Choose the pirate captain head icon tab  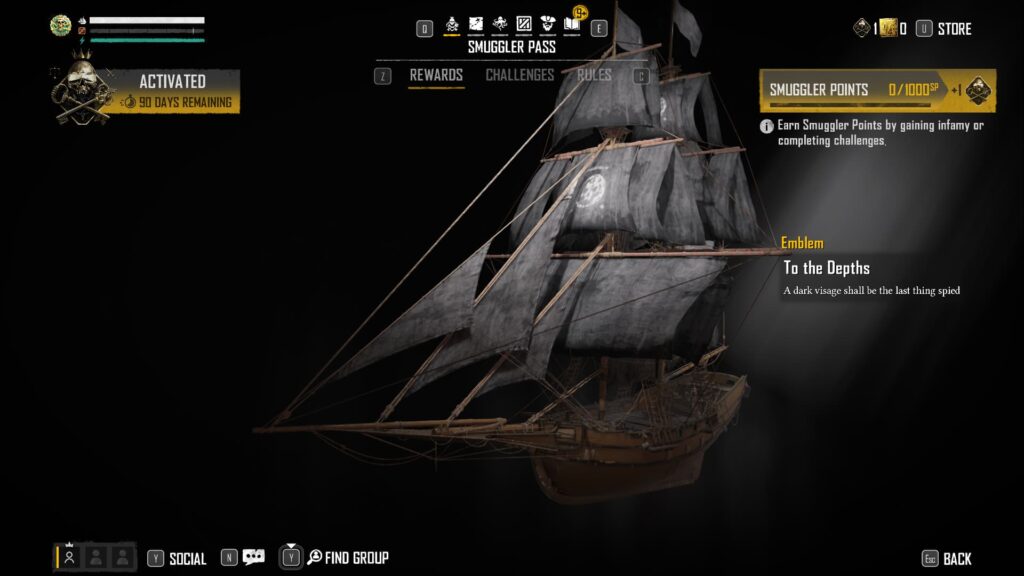(547, 25)
